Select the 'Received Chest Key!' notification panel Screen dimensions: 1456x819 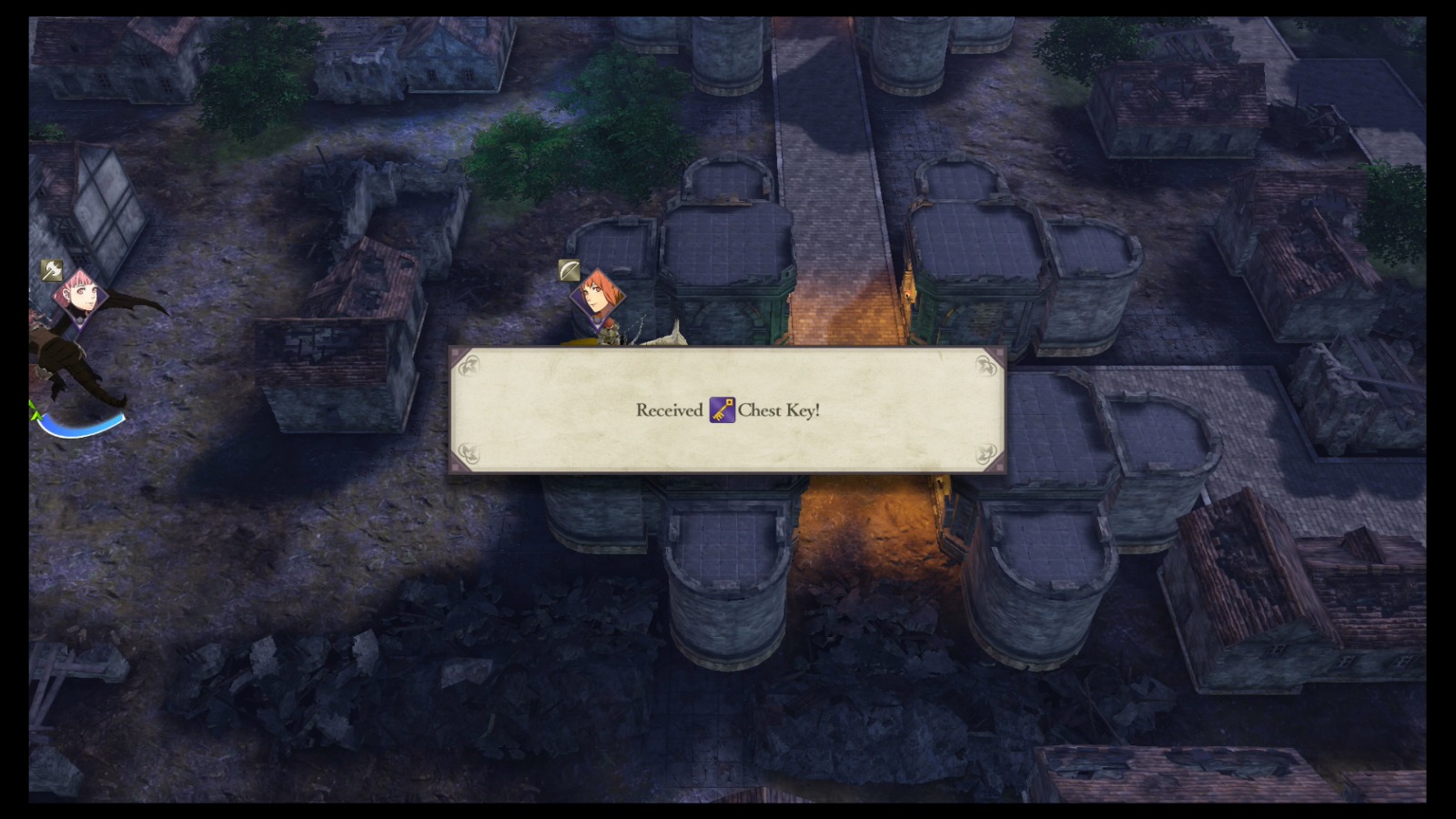[728, 410]
